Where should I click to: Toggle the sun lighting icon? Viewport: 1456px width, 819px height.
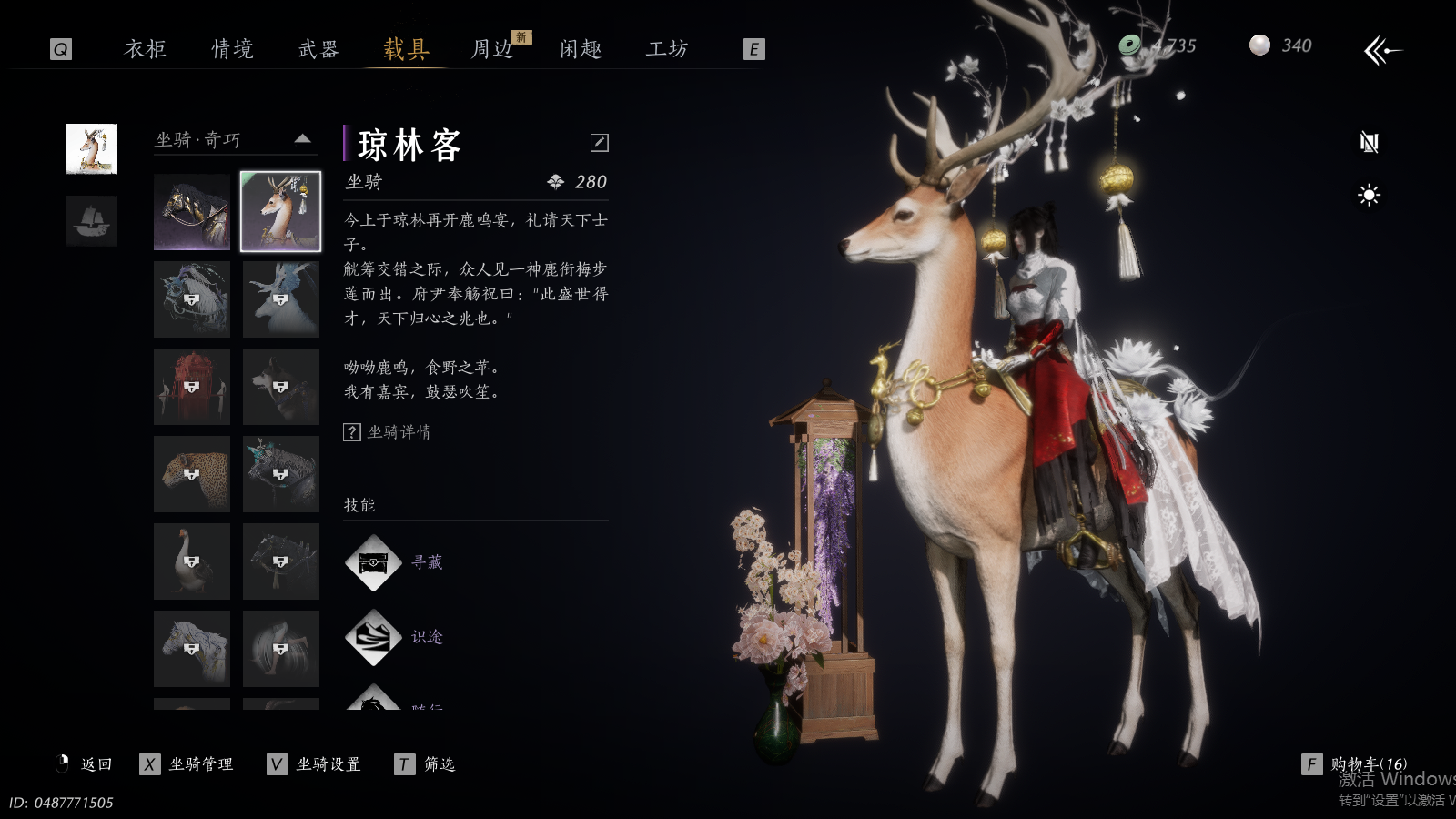click(1369, 195)
